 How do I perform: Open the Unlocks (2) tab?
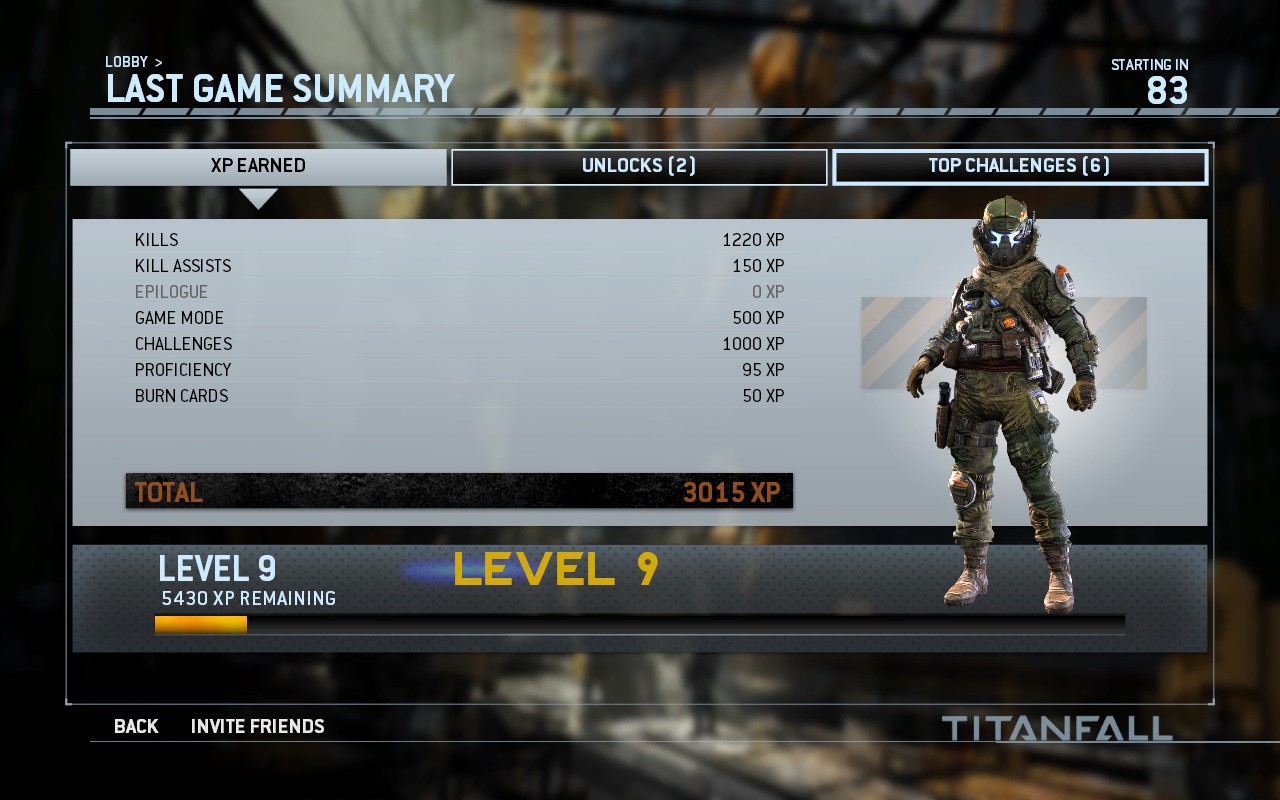(x=639, y=166)
